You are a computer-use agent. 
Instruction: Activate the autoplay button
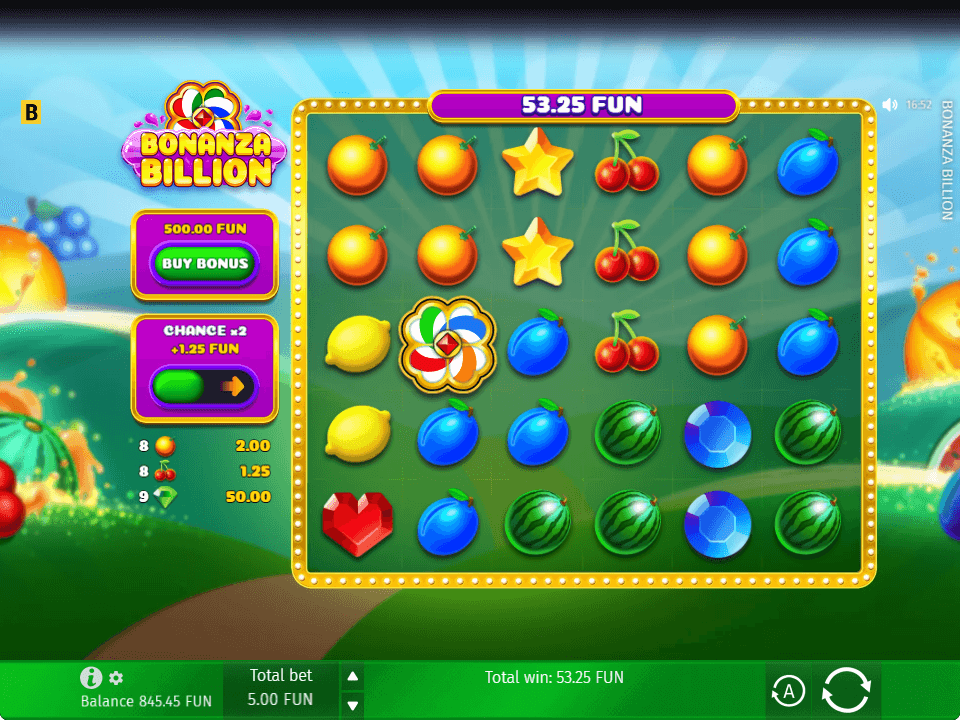pos(788,690)
